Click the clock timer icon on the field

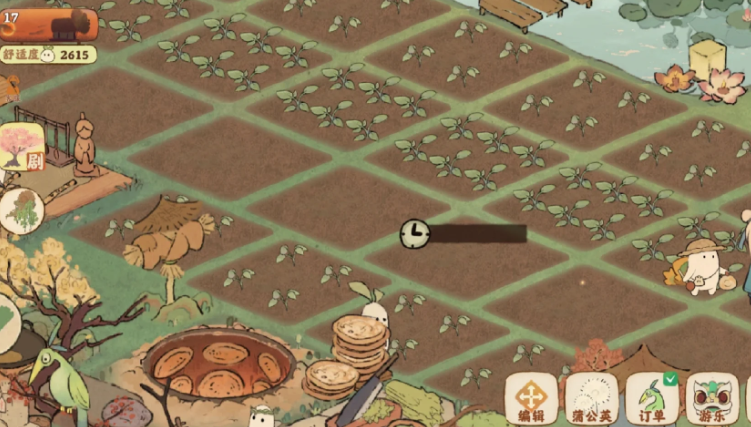(x=414, y=234)
